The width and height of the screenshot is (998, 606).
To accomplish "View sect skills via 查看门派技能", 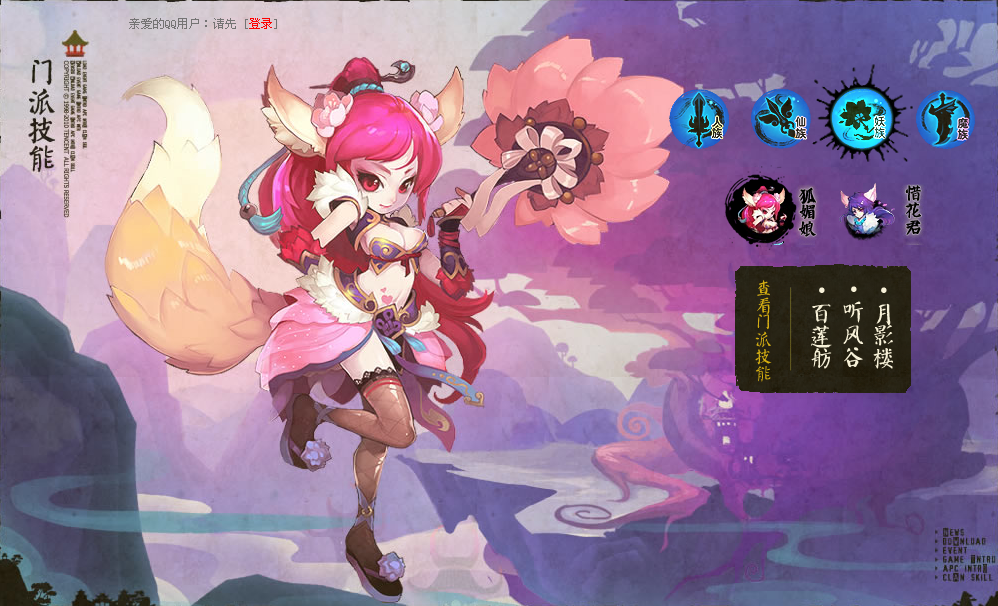I will click(763, 331).
